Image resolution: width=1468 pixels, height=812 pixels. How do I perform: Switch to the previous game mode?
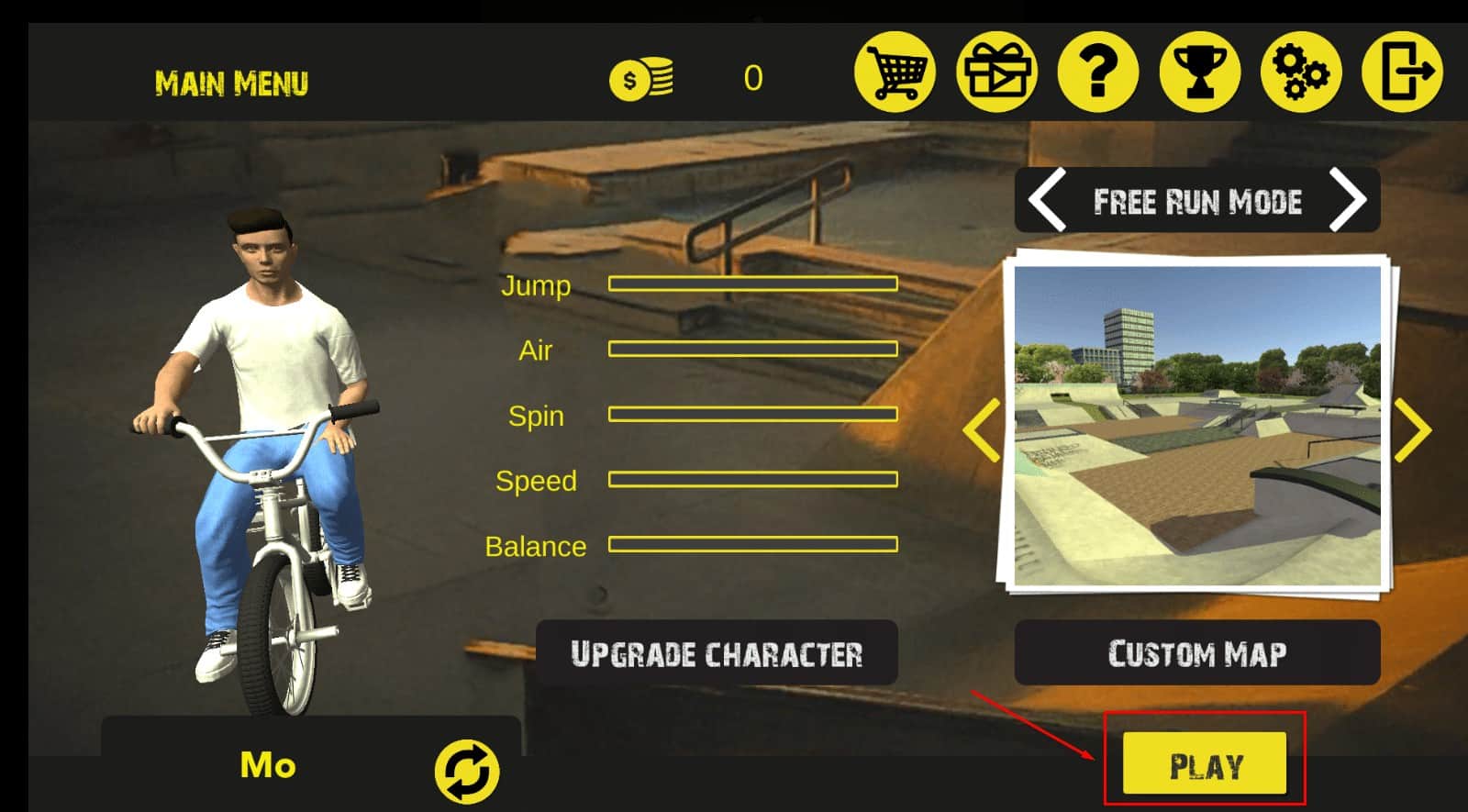1047,200
